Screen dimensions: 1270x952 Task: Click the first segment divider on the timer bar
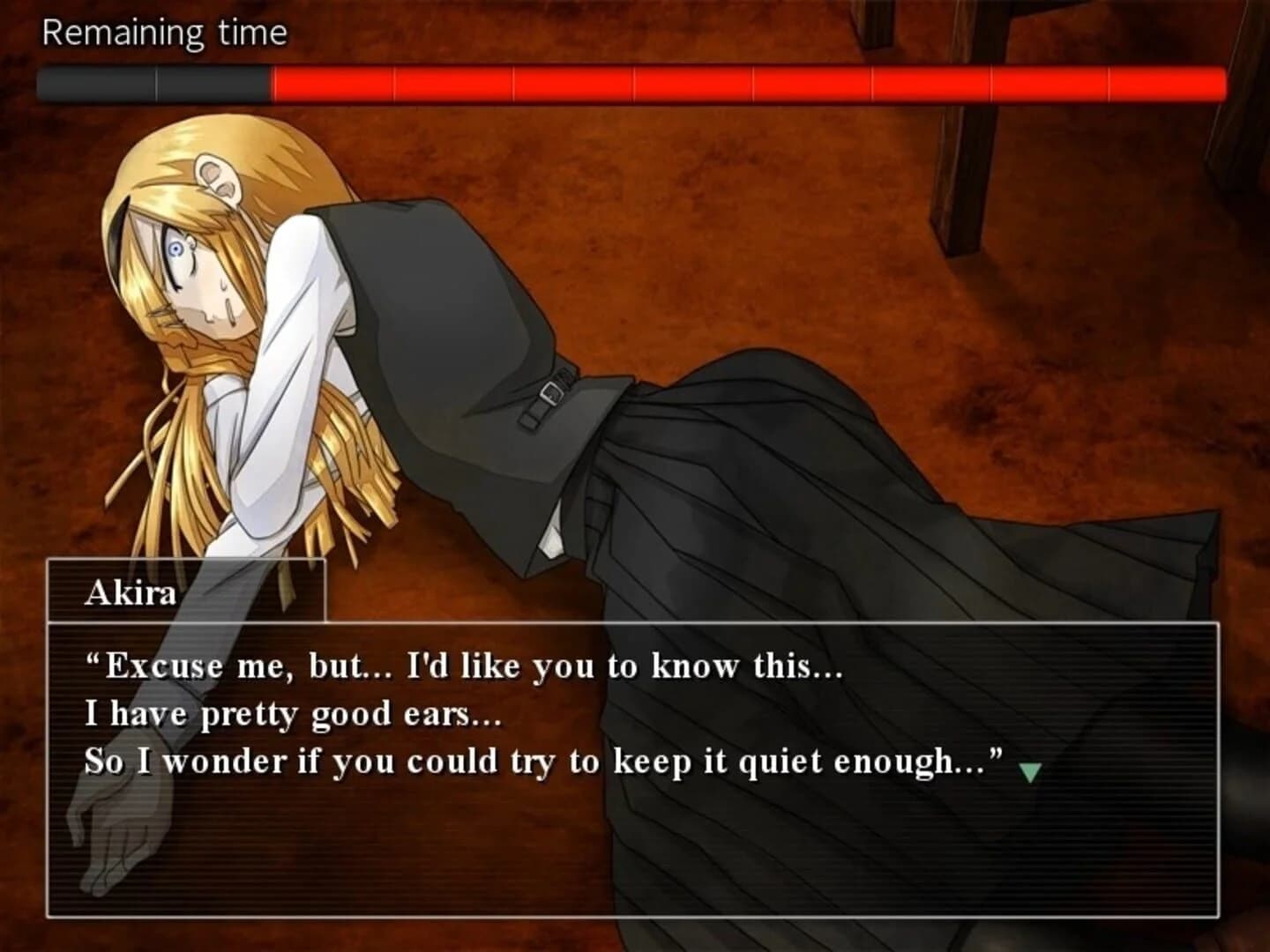click(x=156, y=83)
